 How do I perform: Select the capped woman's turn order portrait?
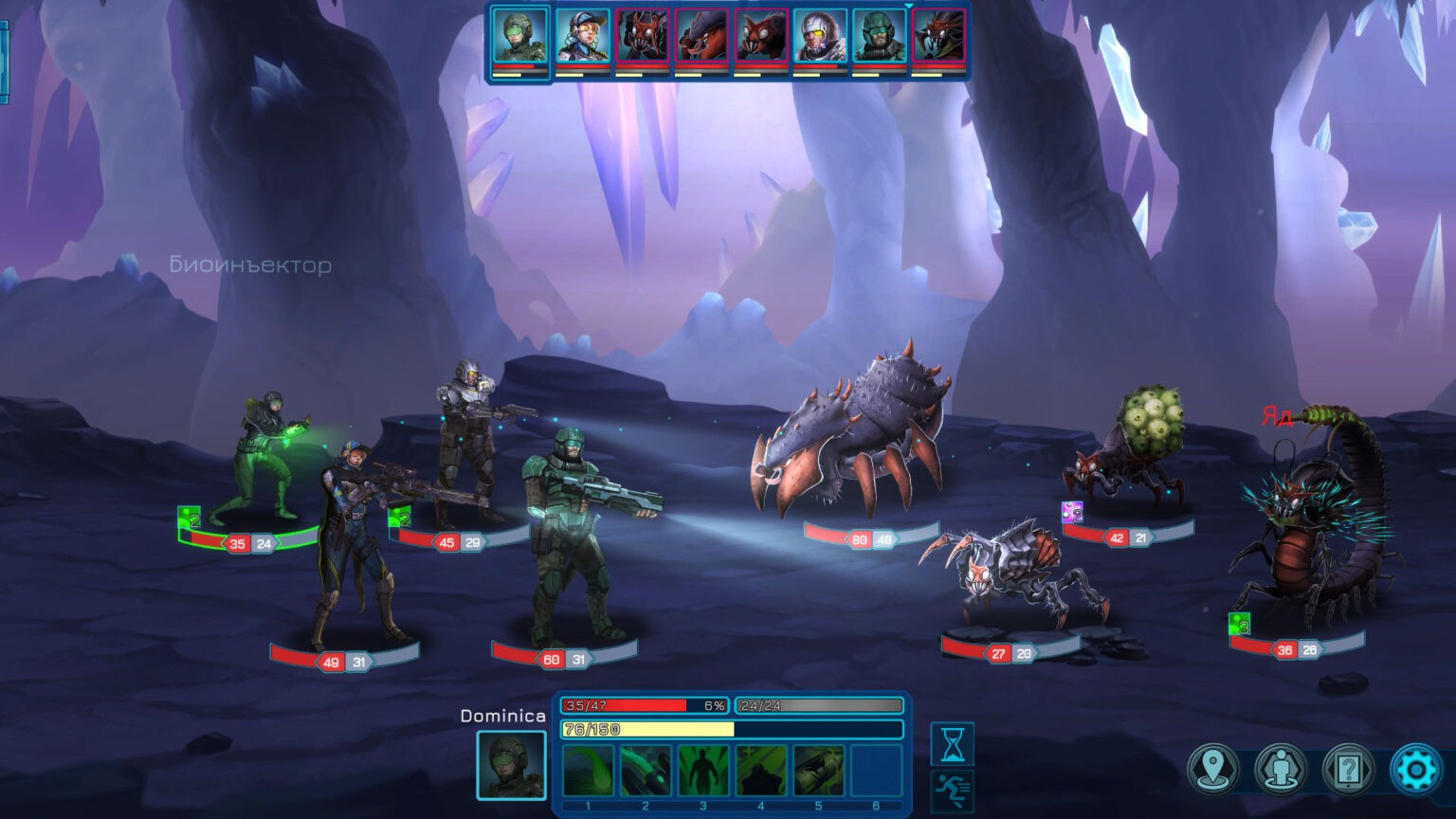pos(582,37)
